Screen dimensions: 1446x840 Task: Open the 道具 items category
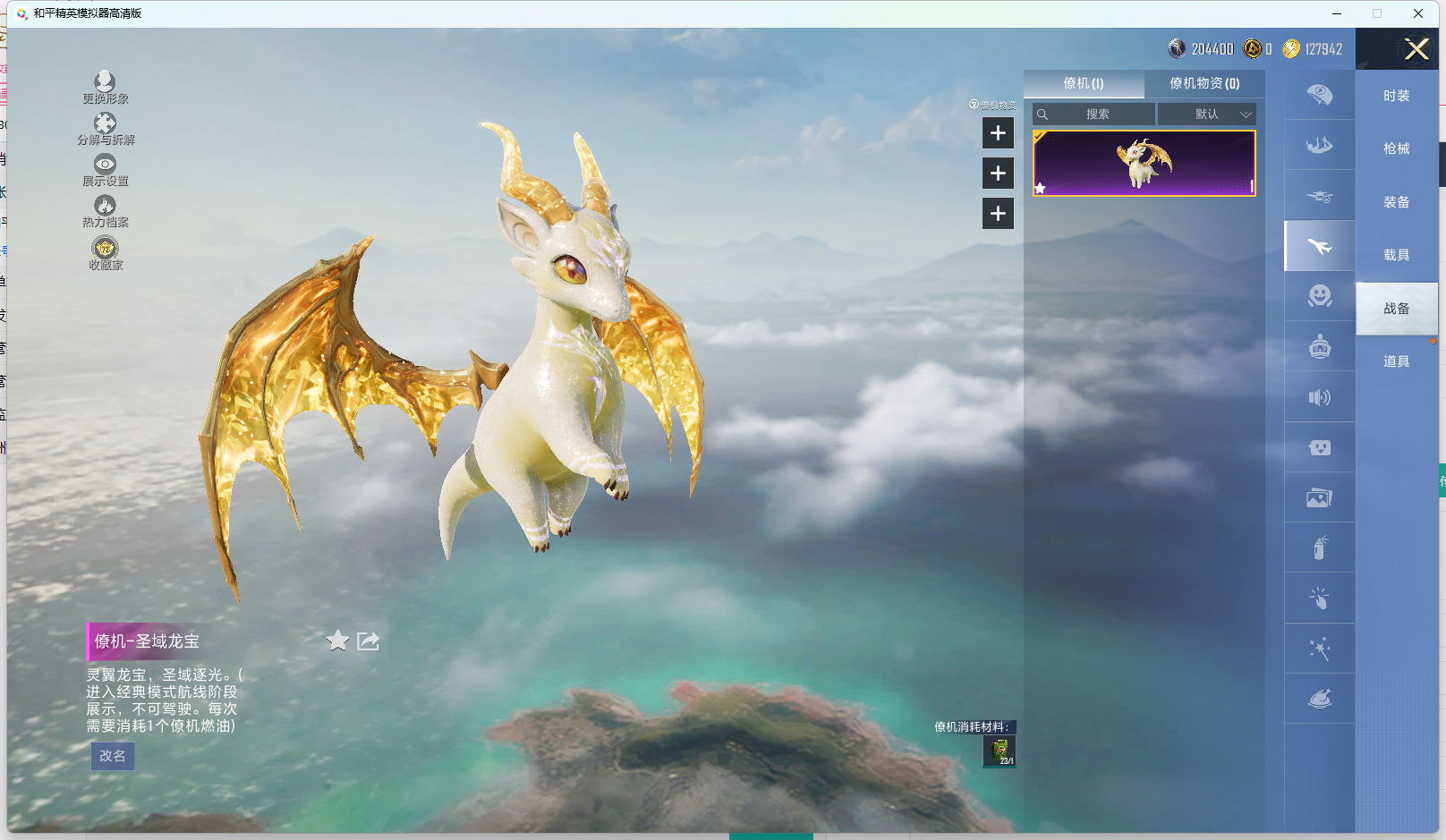pos(1396,361)
